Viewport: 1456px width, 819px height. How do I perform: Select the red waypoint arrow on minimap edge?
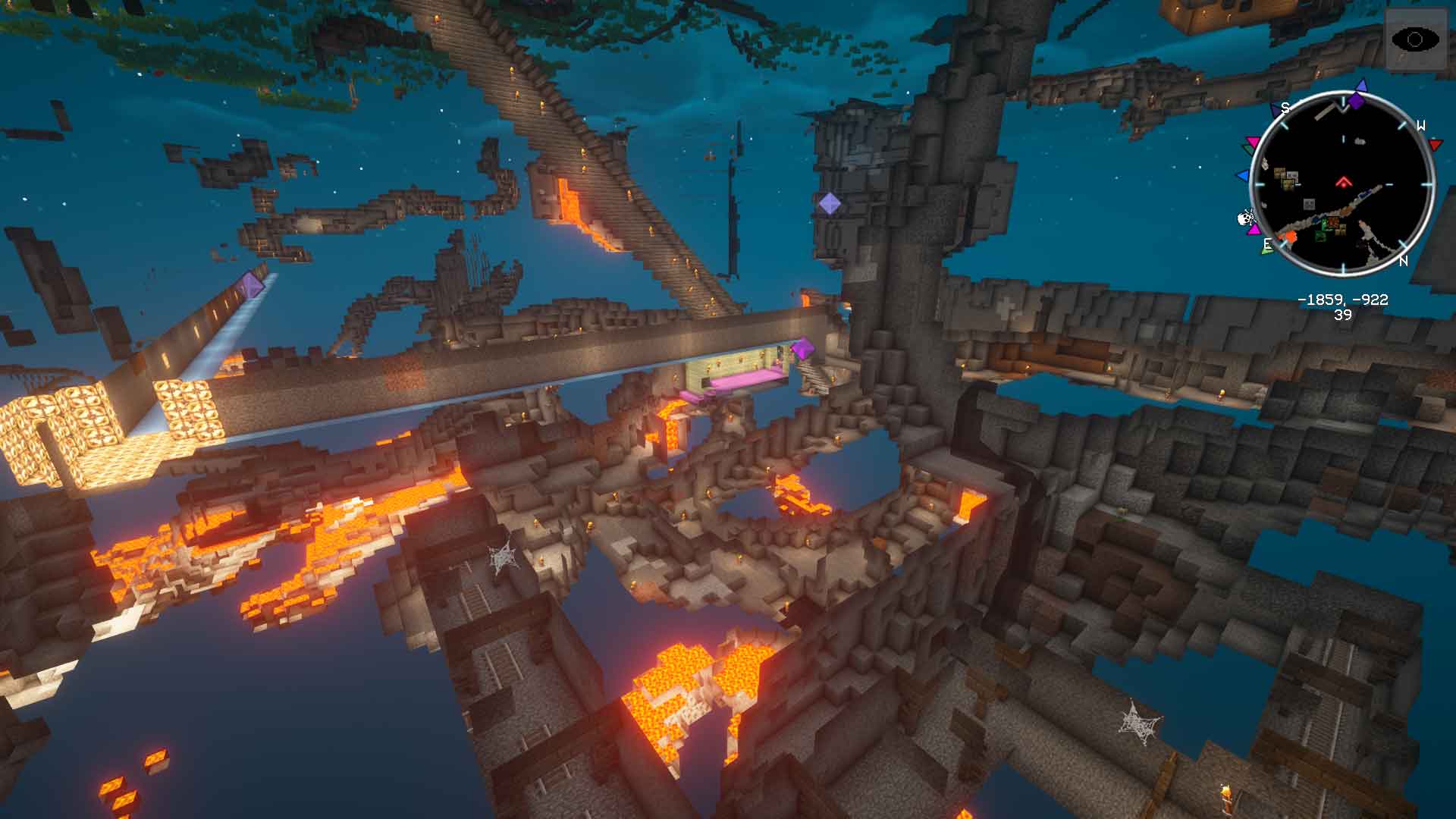pyautogui.click(x=1435, y=143)
